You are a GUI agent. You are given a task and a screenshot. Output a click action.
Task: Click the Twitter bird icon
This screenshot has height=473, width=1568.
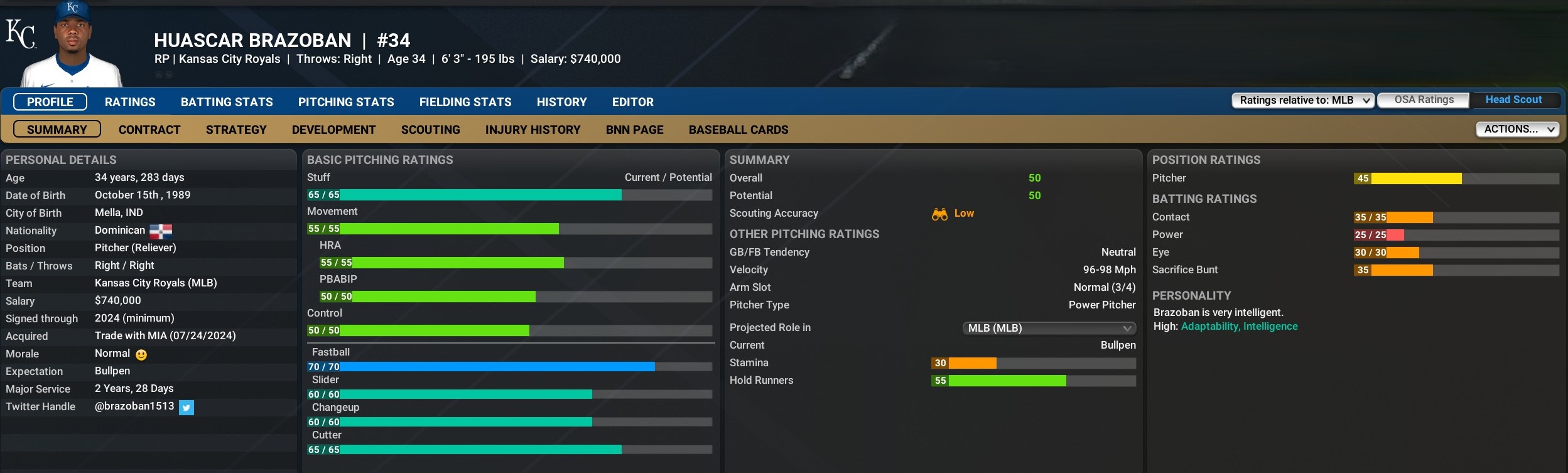point(187,408)
